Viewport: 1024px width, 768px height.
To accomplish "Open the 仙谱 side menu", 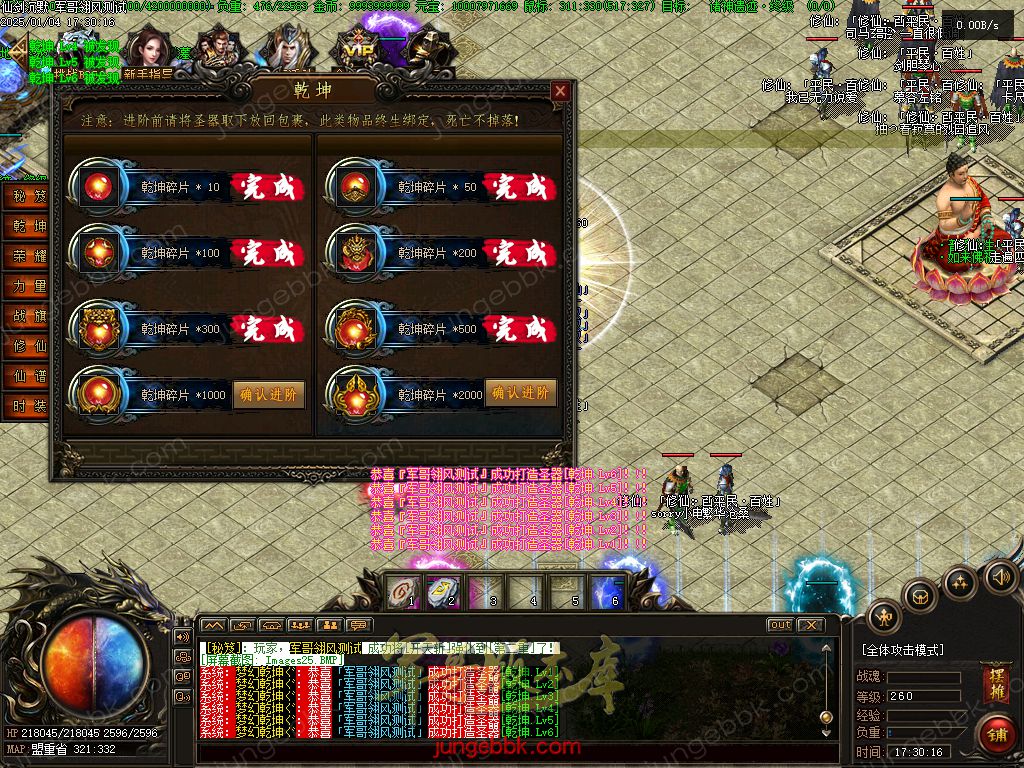I will (x=29, y=376).
